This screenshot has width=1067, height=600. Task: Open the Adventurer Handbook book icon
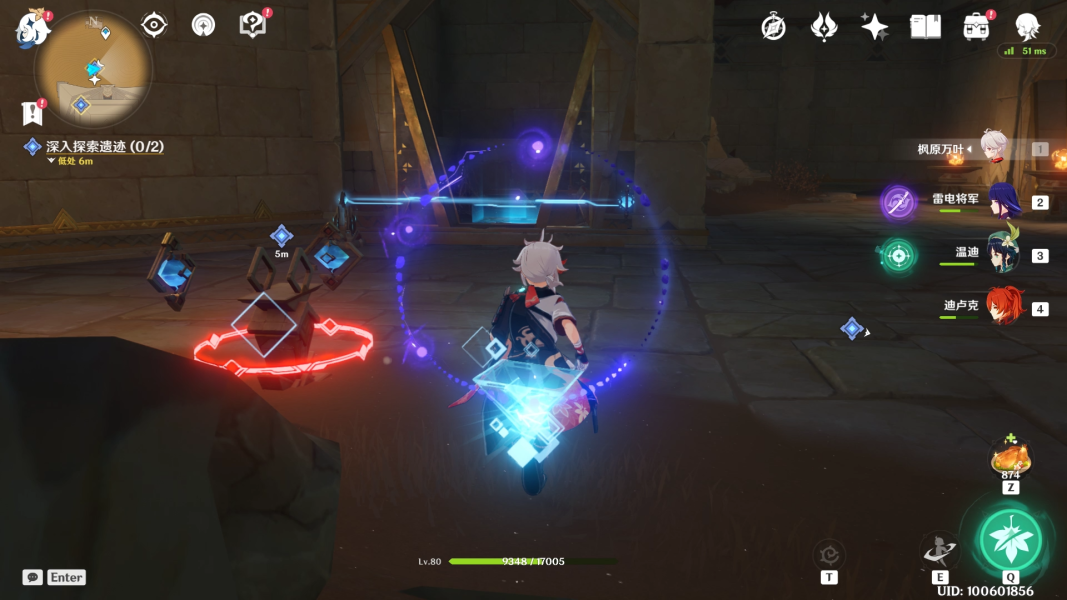click(x=925, y=27)
